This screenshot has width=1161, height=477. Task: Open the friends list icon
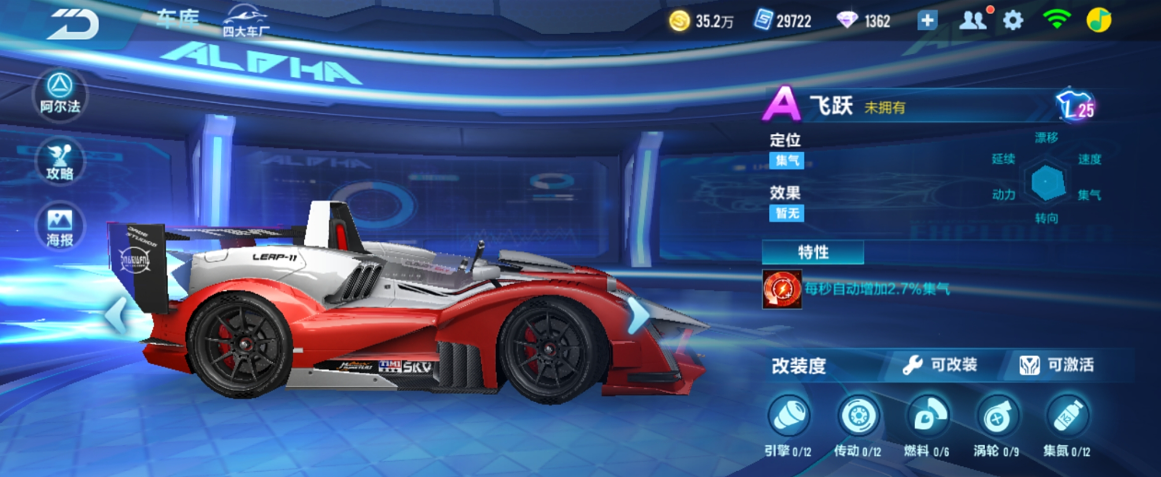click(x=972, y=20)
